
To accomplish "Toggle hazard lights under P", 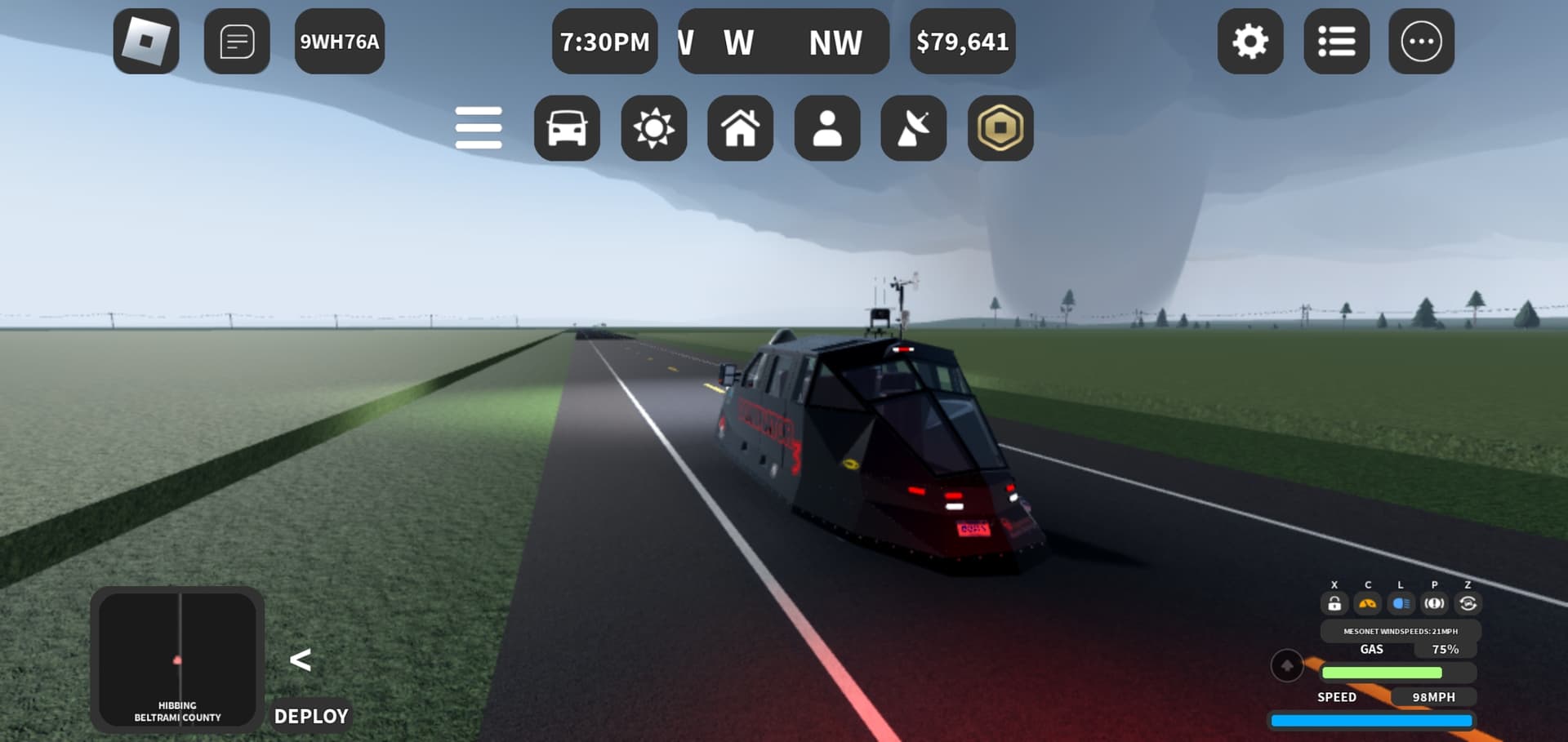I will tap(1434, 602).
